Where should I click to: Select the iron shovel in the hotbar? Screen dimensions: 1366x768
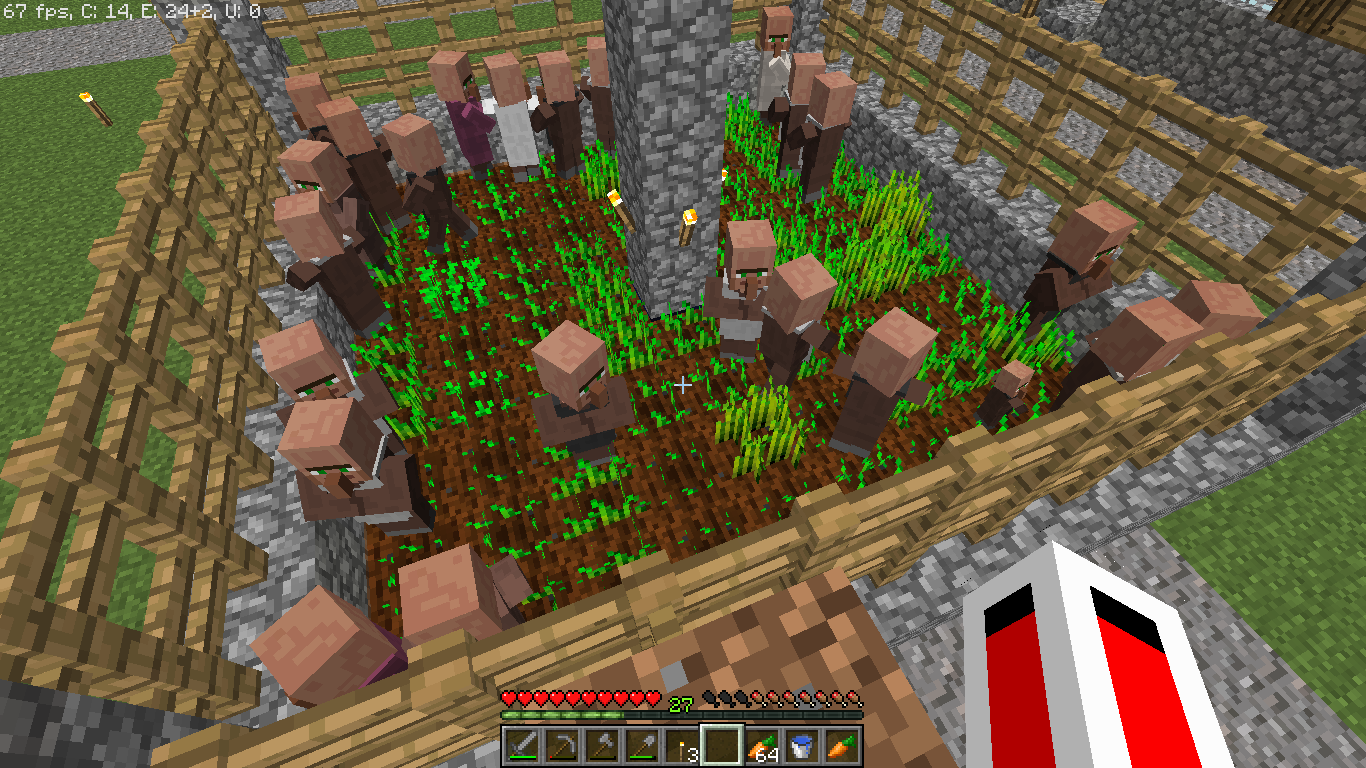(x=642, y=742)
